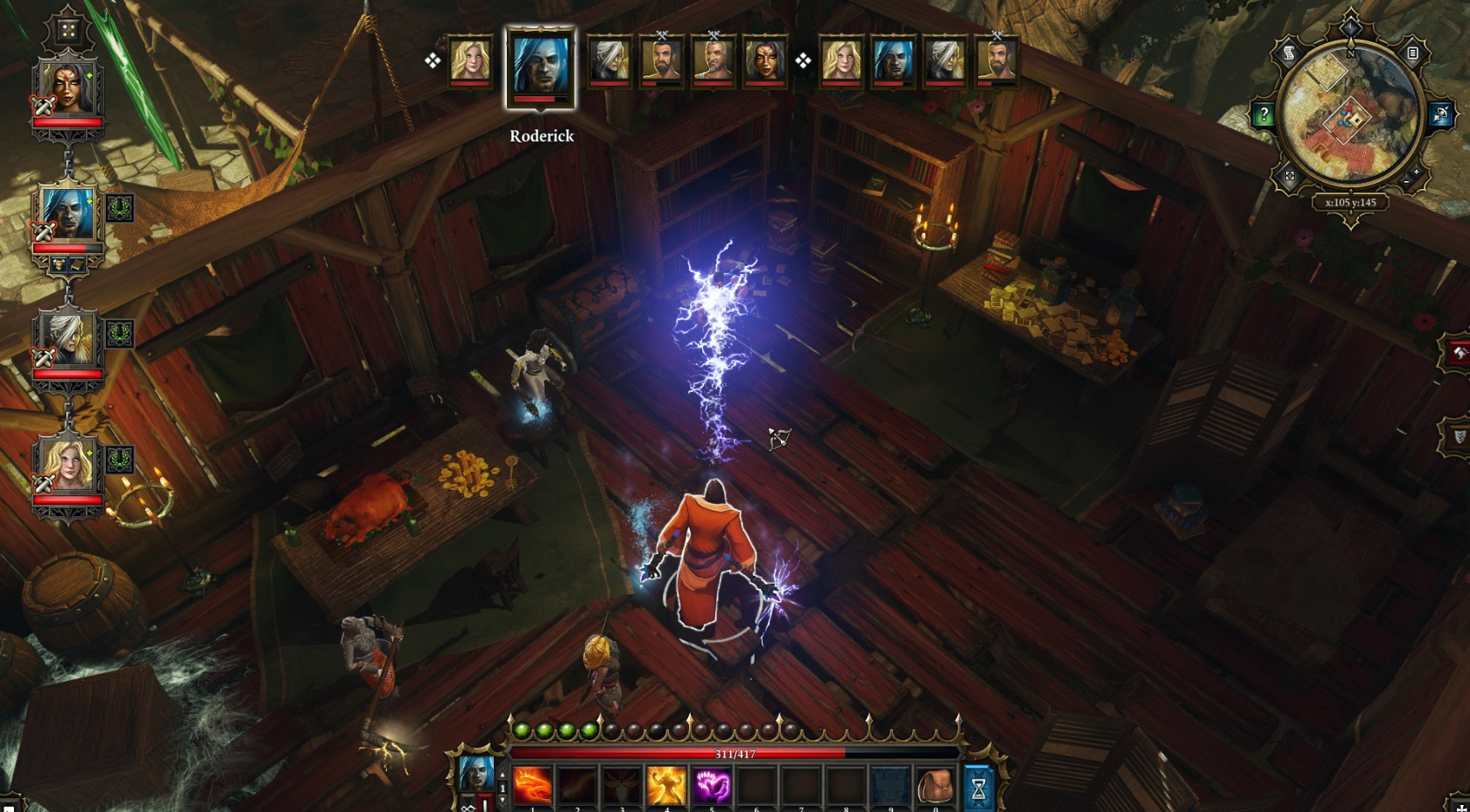The image size is (1470, 812).
Task: Select the golden buff skill in hotbar slot 4
Action: pos(667,786)
